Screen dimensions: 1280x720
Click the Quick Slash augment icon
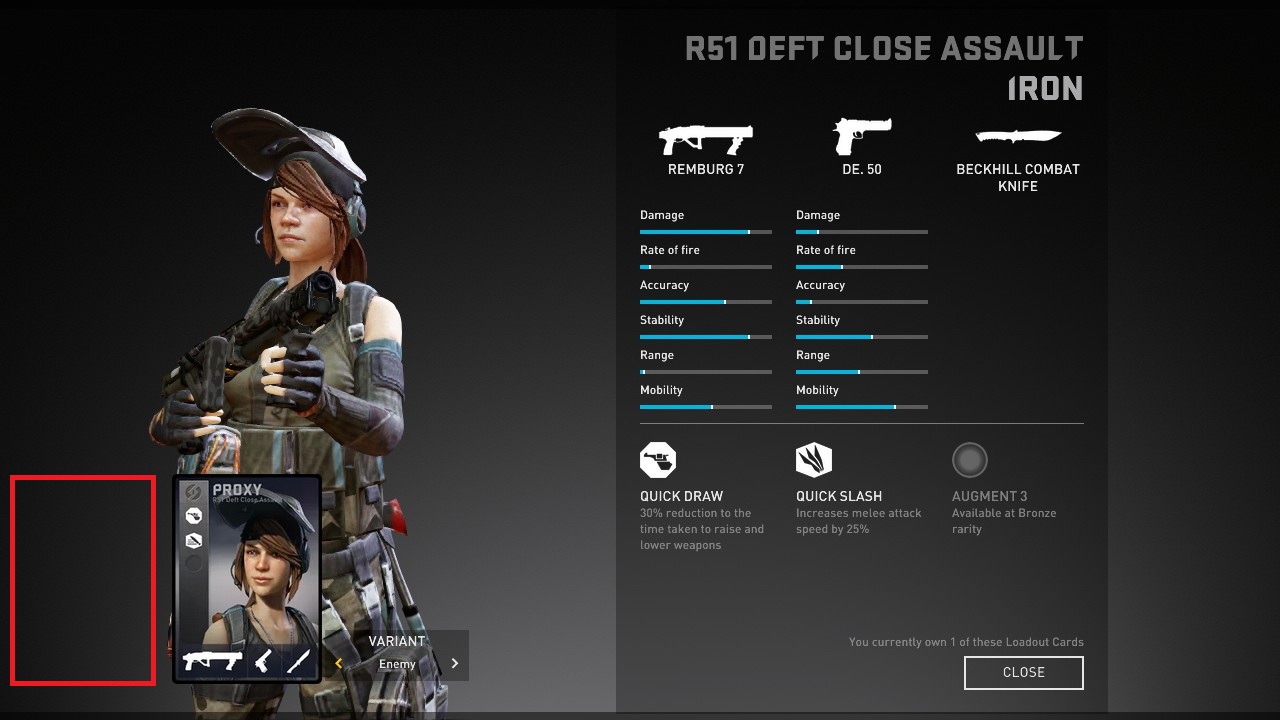pyautogui.click(x=814, y=460)
